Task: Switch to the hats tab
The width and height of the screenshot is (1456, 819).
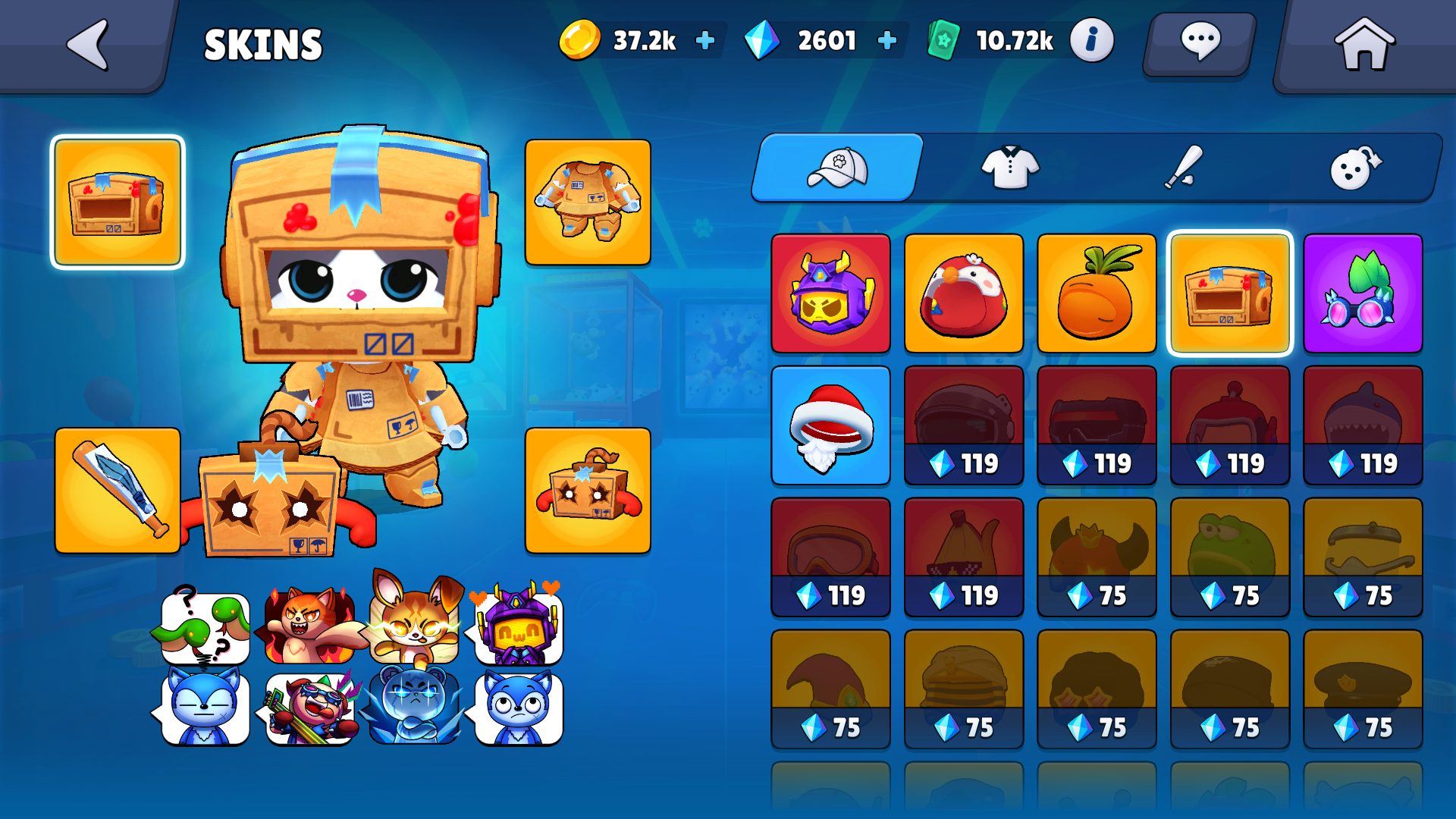Action: point(838,168)
